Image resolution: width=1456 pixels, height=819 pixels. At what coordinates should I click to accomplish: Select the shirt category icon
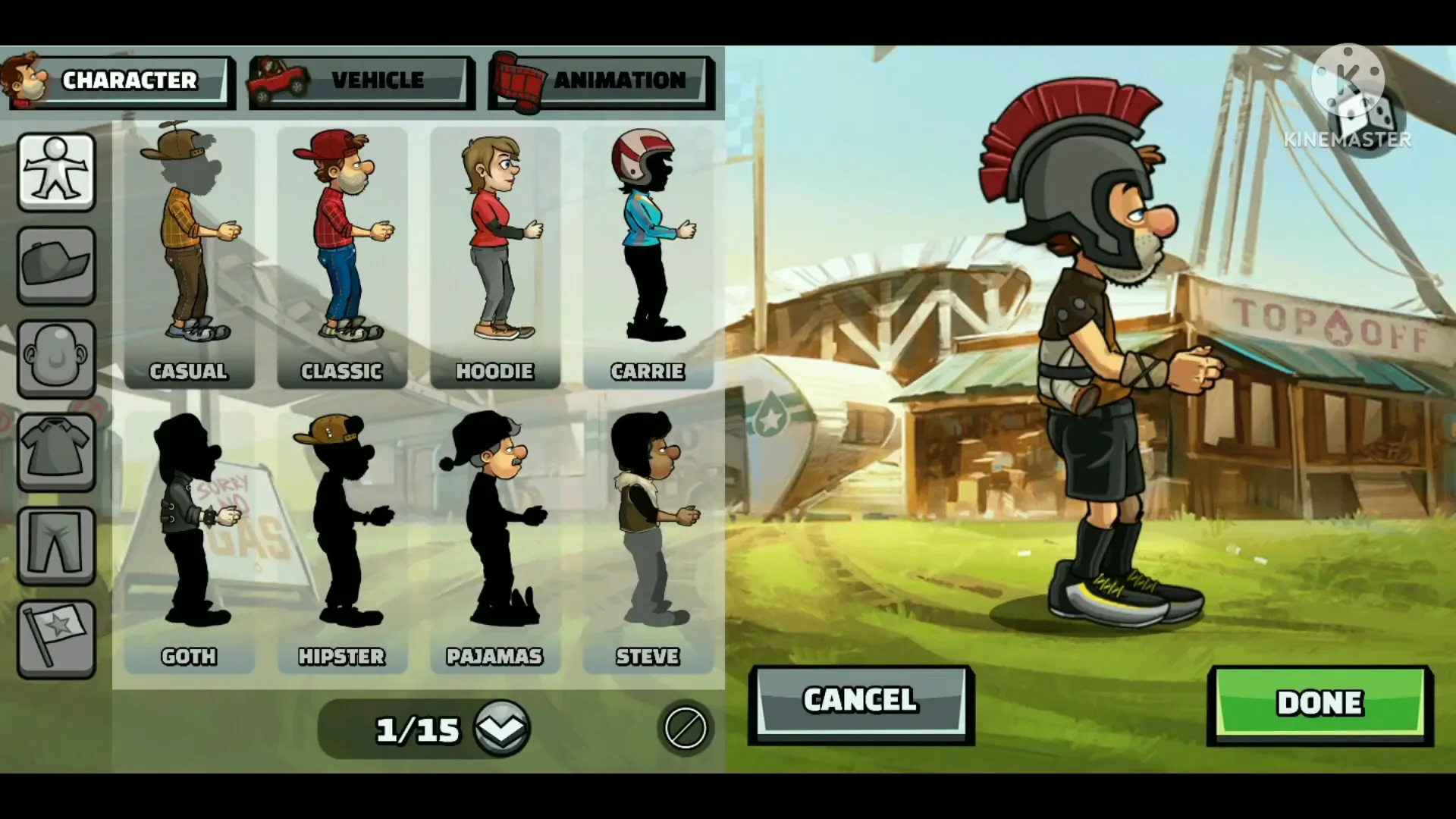(x=56, y=452)
